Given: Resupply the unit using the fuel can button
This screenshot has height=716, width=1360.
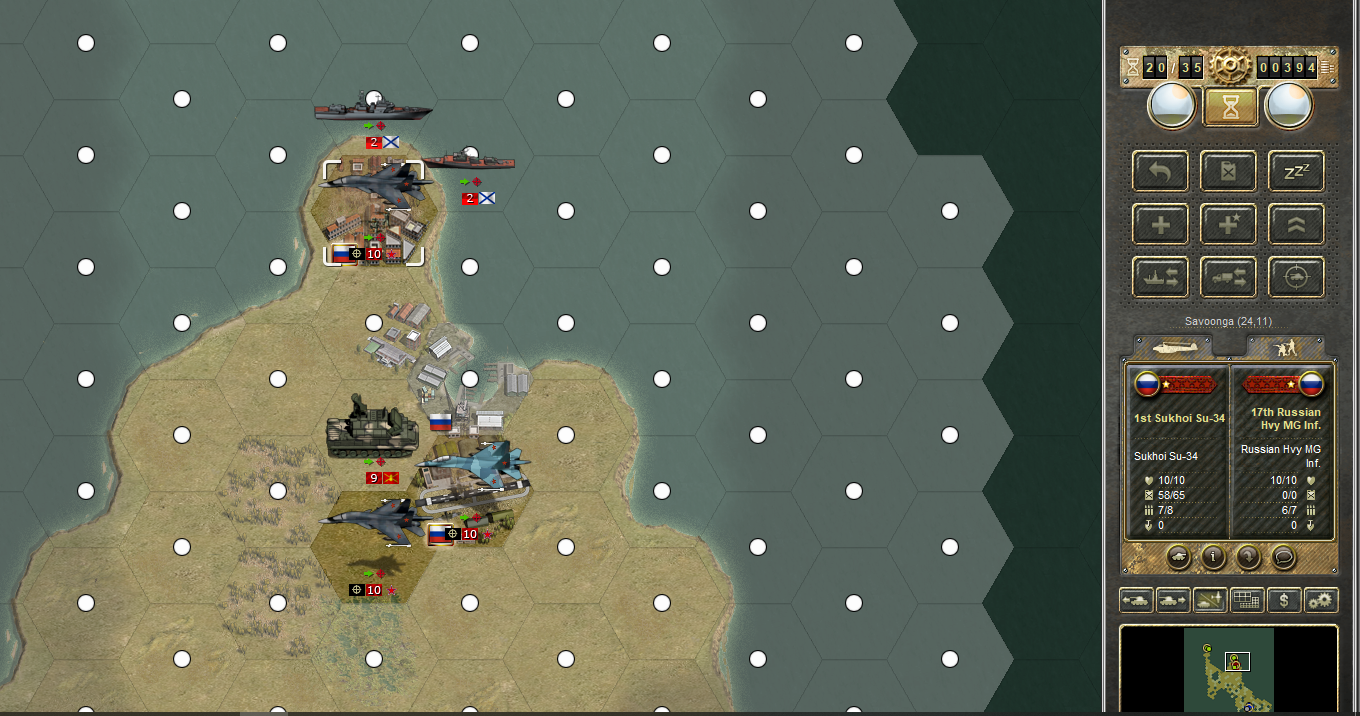Looking at the screenshot, I should pyautogui.click(x=1229, y=171).
